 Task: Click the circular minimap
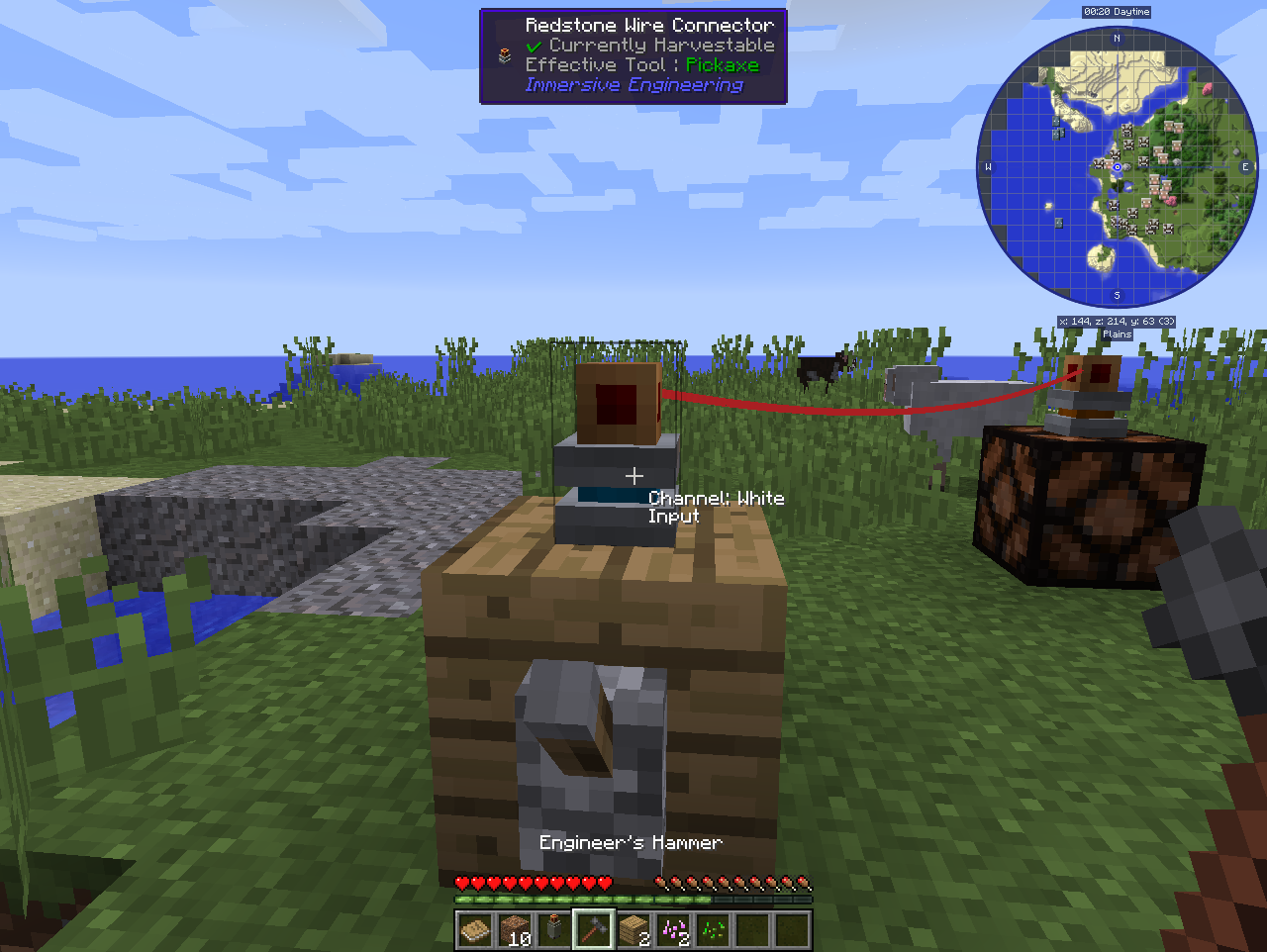pyautogui.click(x=1117, y=166)
